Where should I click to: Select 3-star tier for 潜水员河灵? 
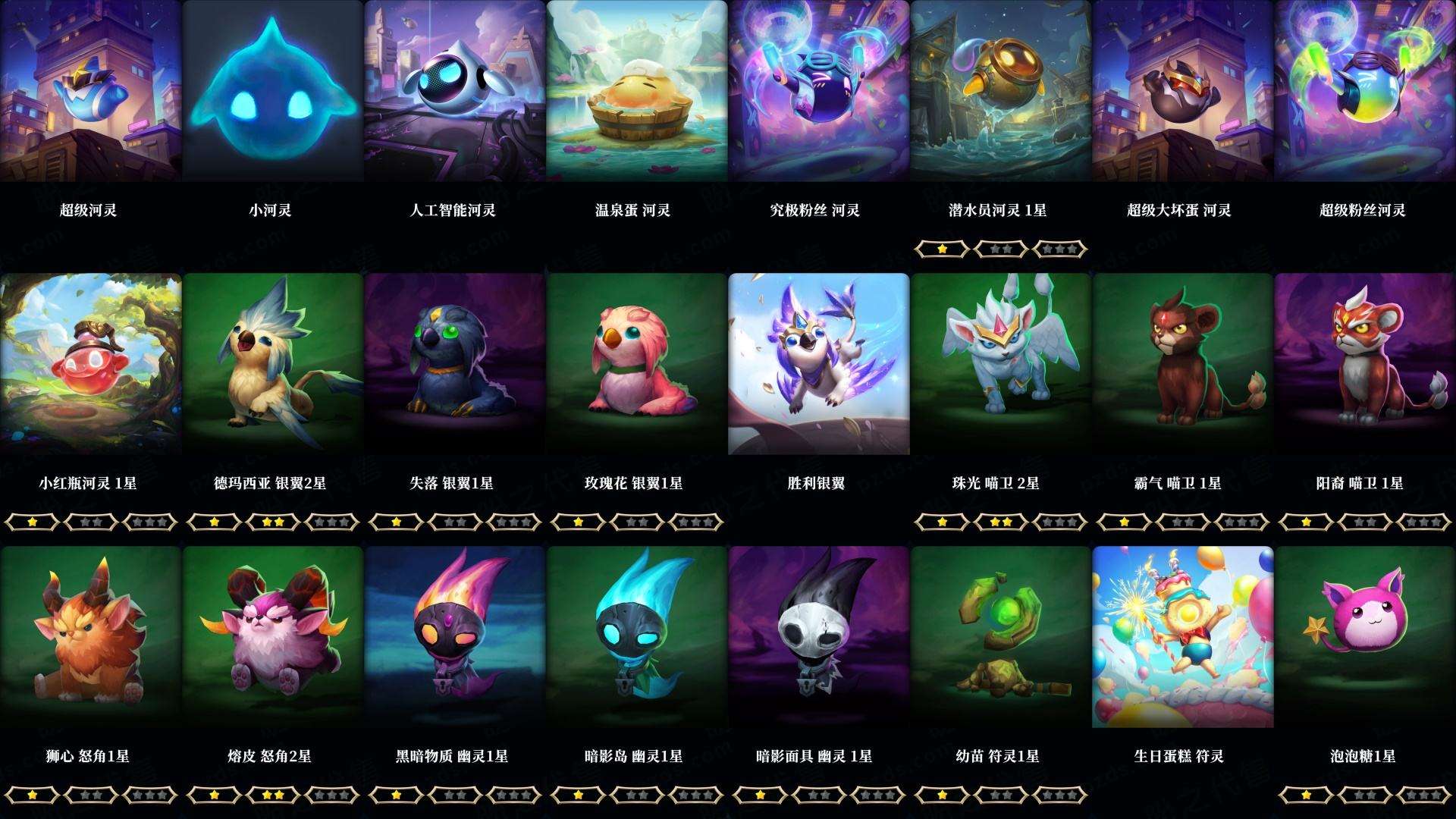(1057, 249)
